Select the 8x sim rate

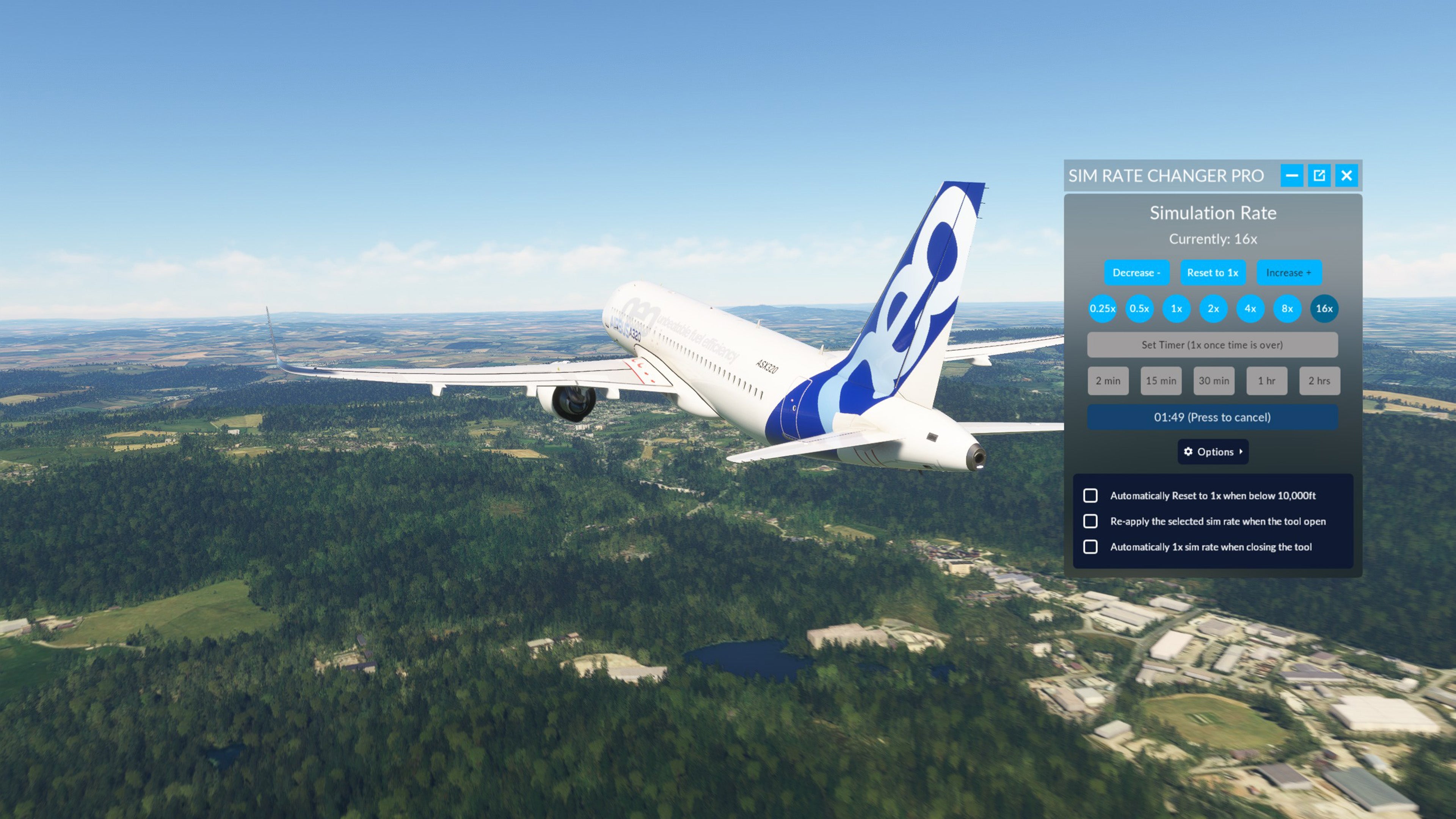[1287, 309]
